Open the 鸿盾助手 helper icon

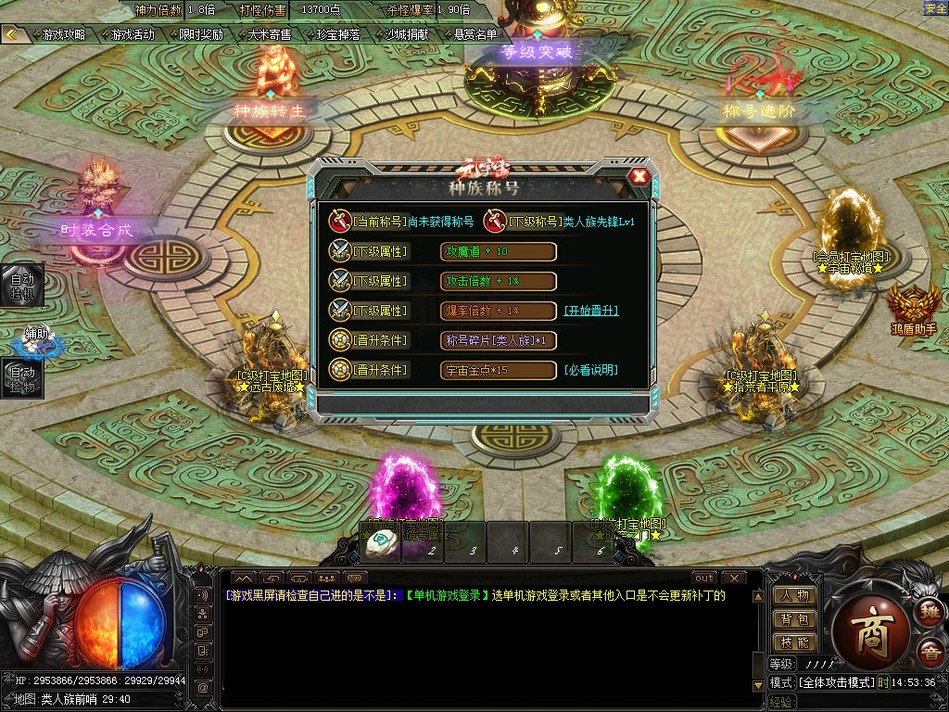pos(914,307)
